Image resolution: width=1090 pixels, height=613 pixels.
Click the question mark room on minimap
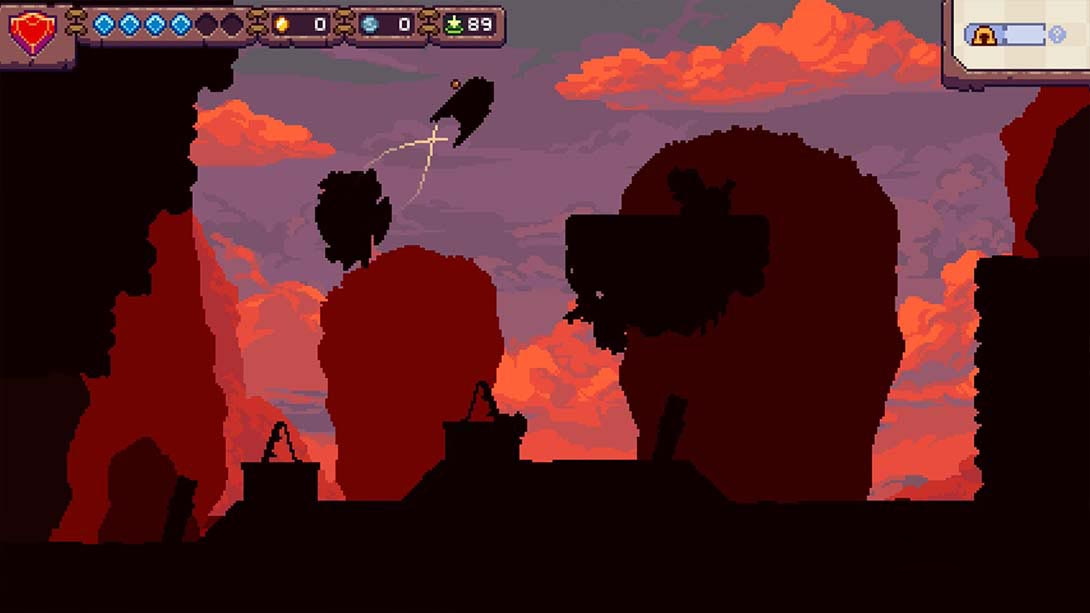pos(1057,36)
